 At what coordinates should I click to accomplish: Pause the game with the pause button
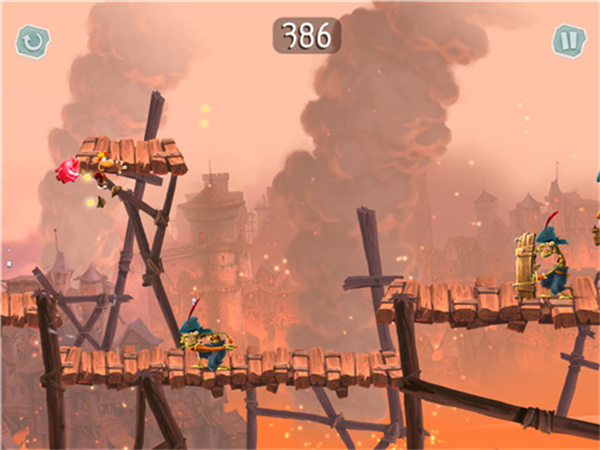(568, 41)
